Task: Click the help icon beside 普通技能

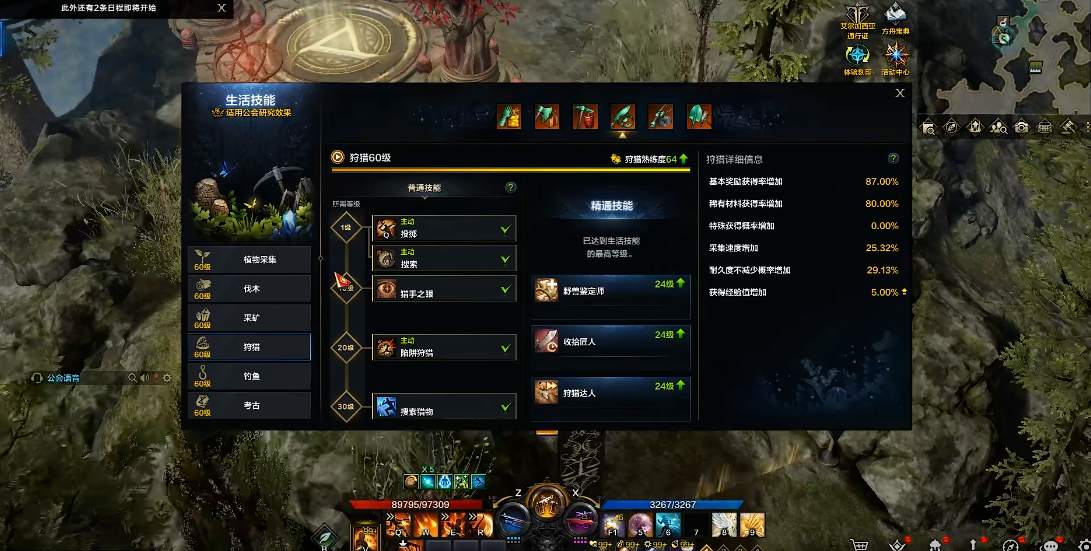Action: point(511,187)
